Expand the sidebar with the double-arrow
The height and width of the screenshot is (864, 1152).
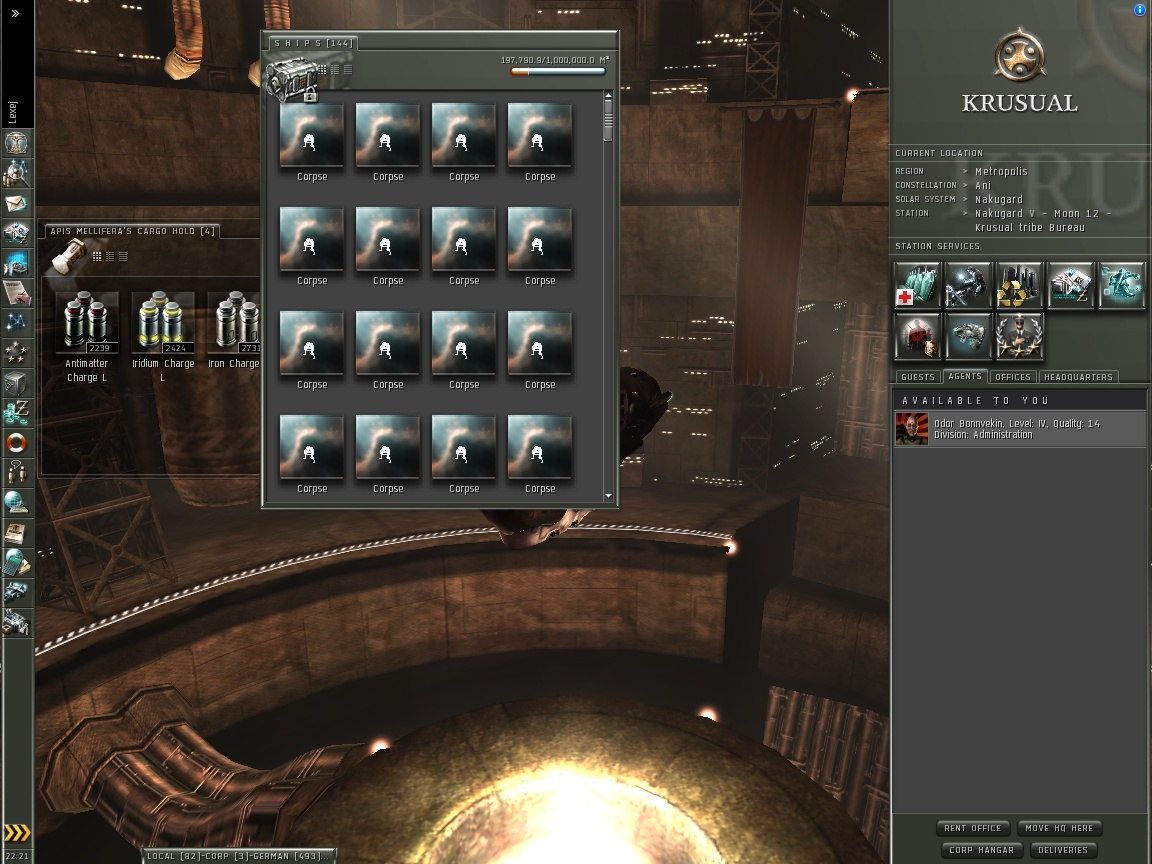coord(15,13)
